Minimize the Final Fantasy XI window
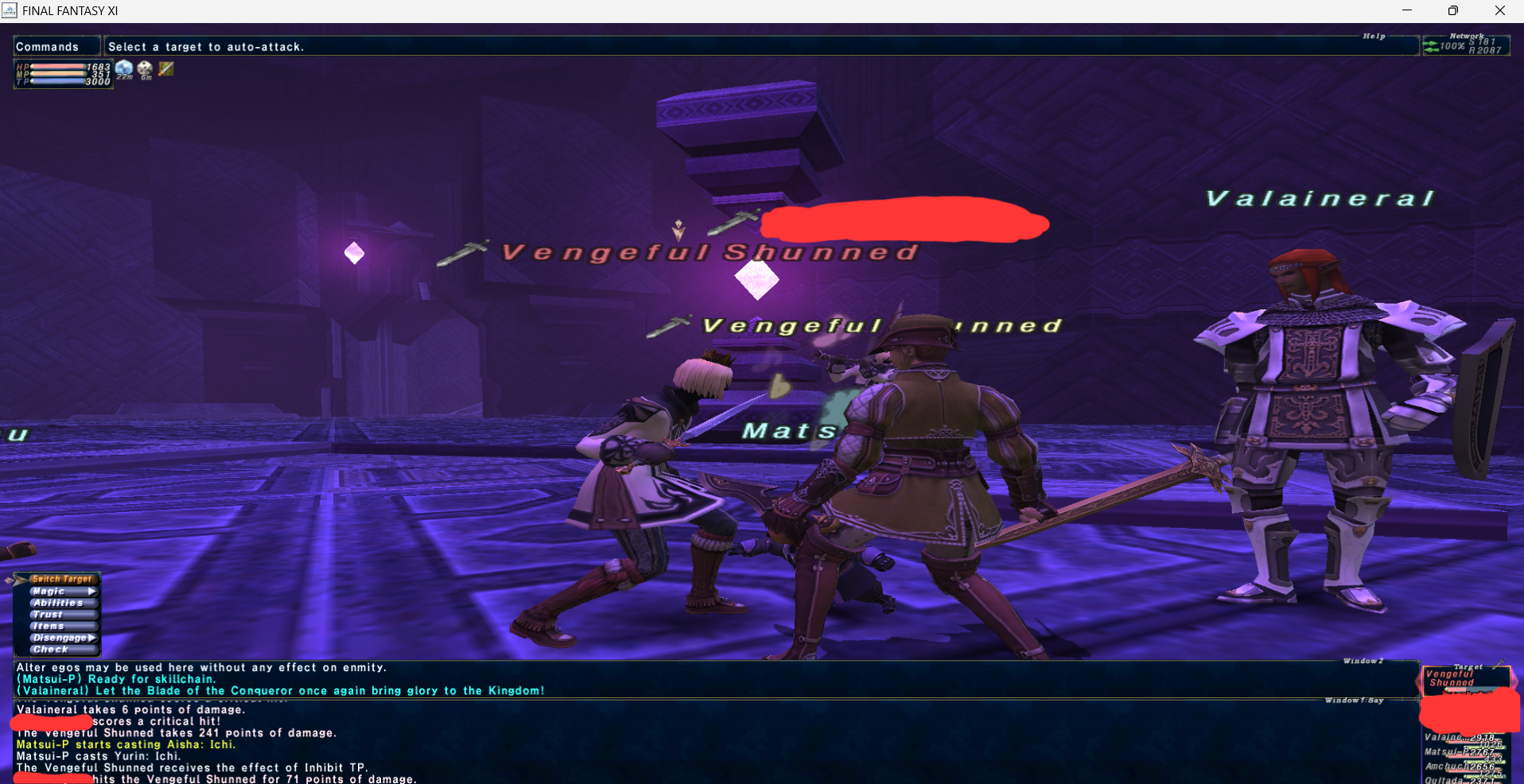 1407,10
